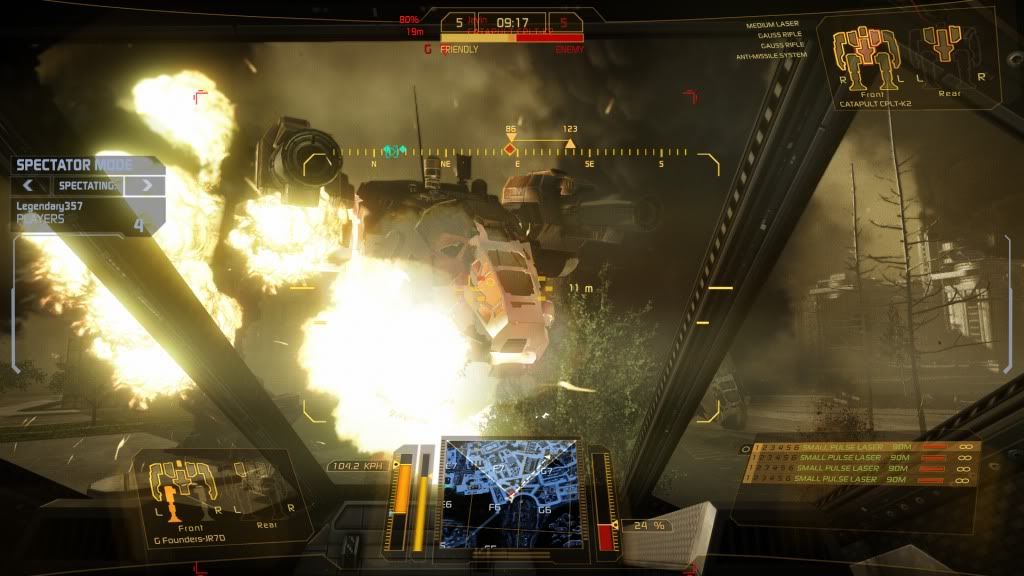Select the target's rear armor diagram
This screenshot has width=1024, height=576.
[x=943, y=45]
